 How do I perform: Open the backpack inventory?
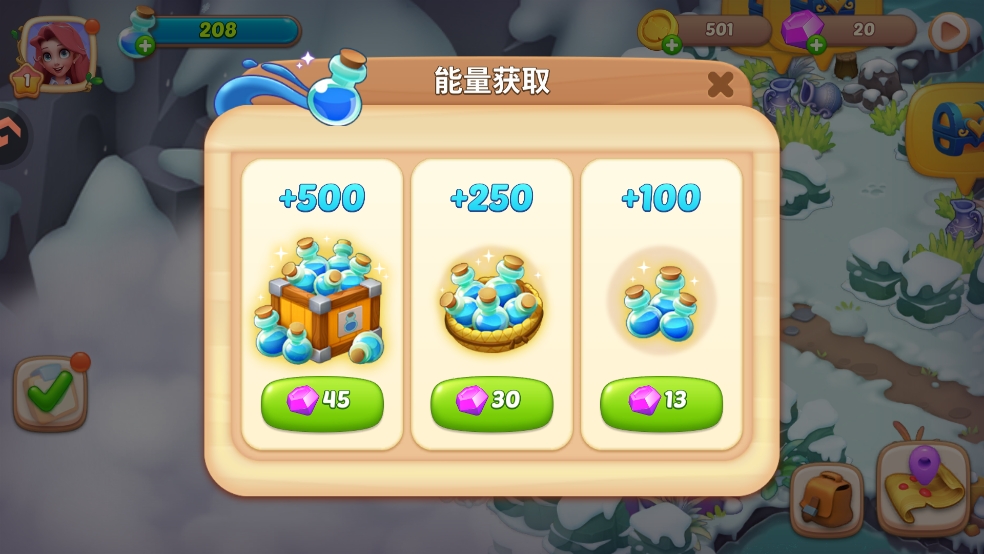click(x=826, y=497)
